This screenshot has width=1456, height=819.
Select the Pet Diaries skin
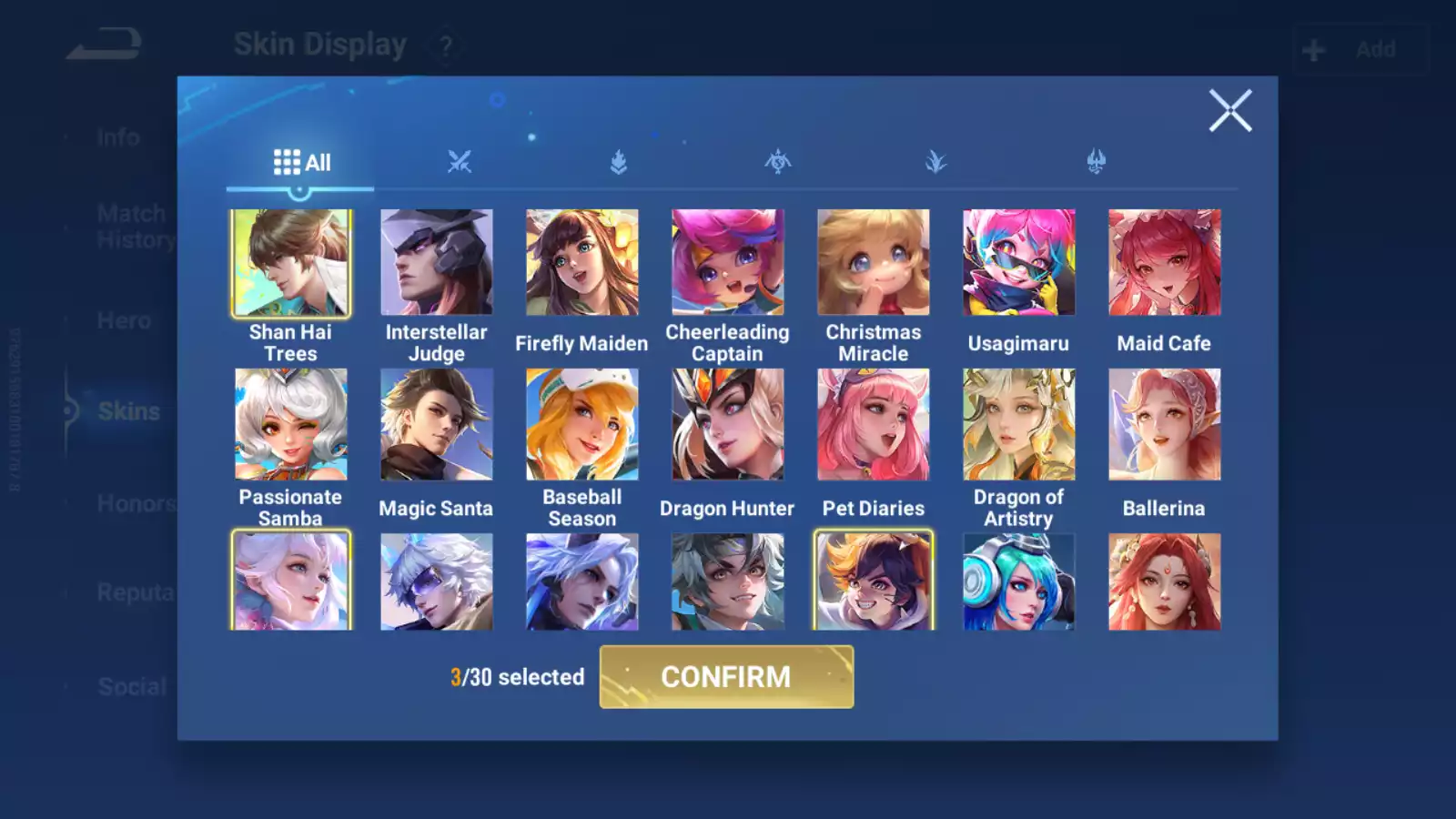pos(873,424)
